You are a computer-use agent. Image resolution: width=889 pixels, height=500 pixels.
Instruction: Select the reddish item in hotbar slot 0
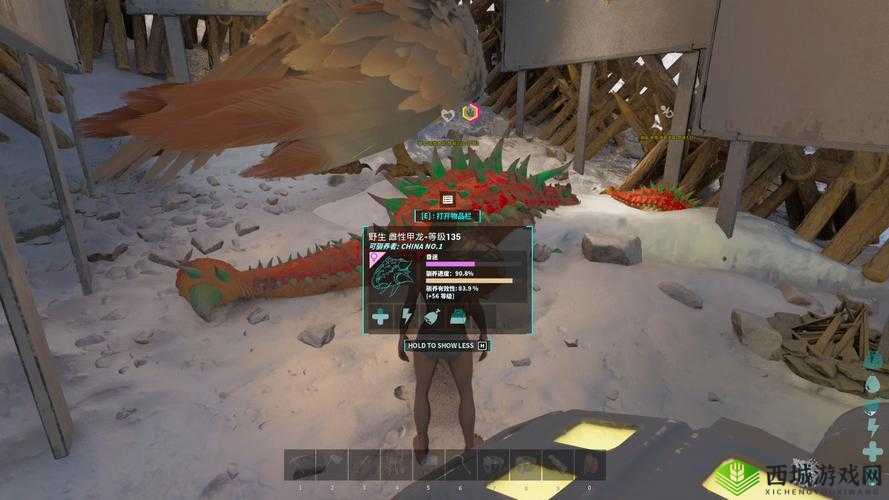590,466
